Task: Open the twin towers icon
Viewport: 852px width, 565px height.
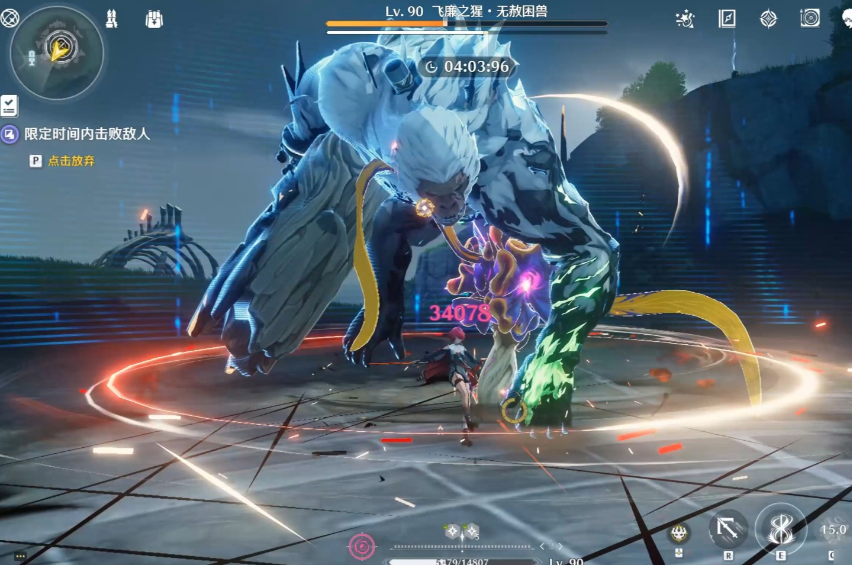Action: point(113,18)
